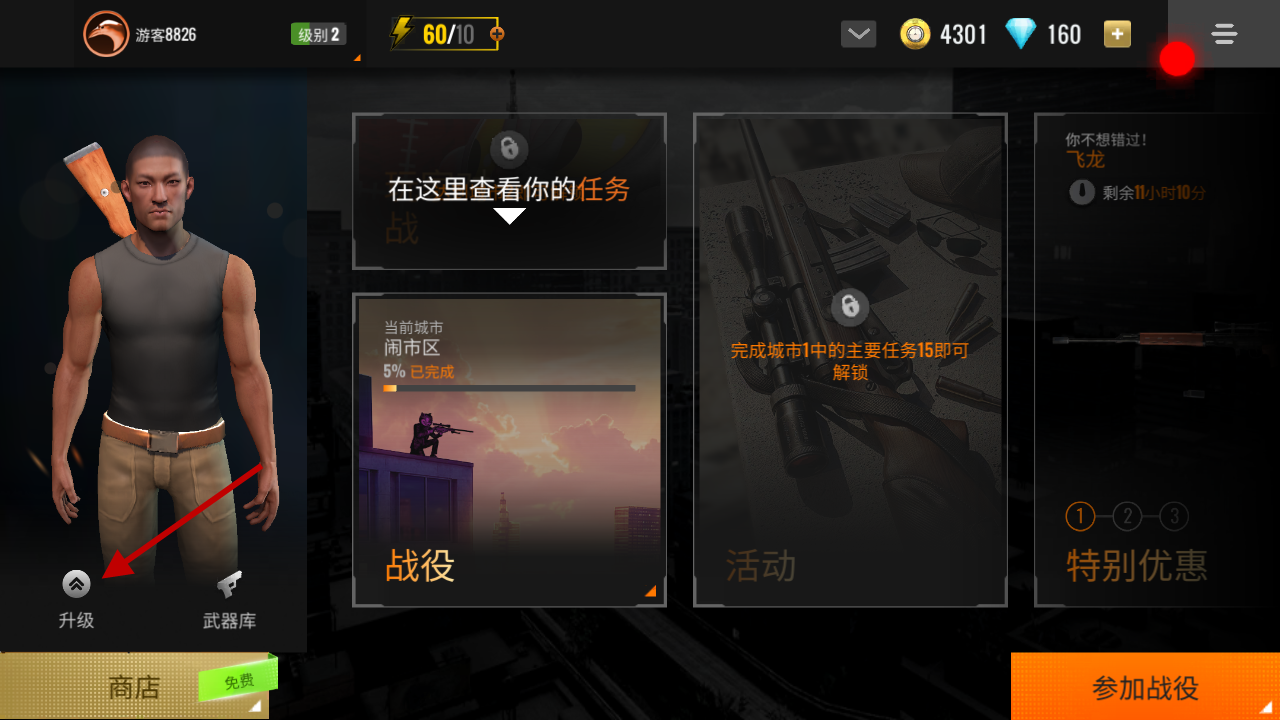Click the energy lightning bolt icon
The width and height of the screenshot is (1280, 720).
400,32
